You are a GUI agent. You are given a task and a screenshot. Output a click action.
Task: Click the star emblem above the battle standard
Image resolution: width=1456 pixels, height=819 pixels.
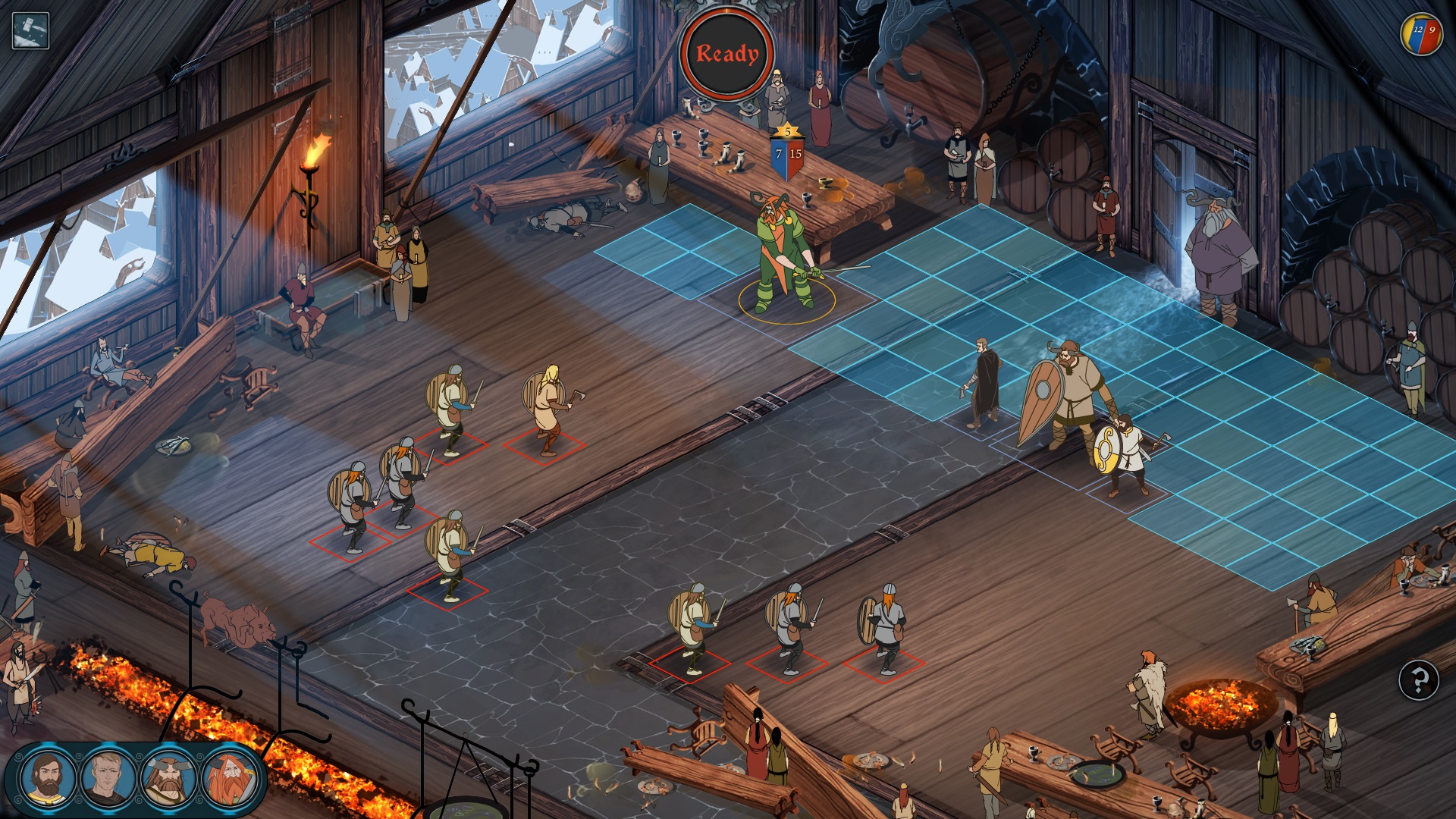(786, 130)
